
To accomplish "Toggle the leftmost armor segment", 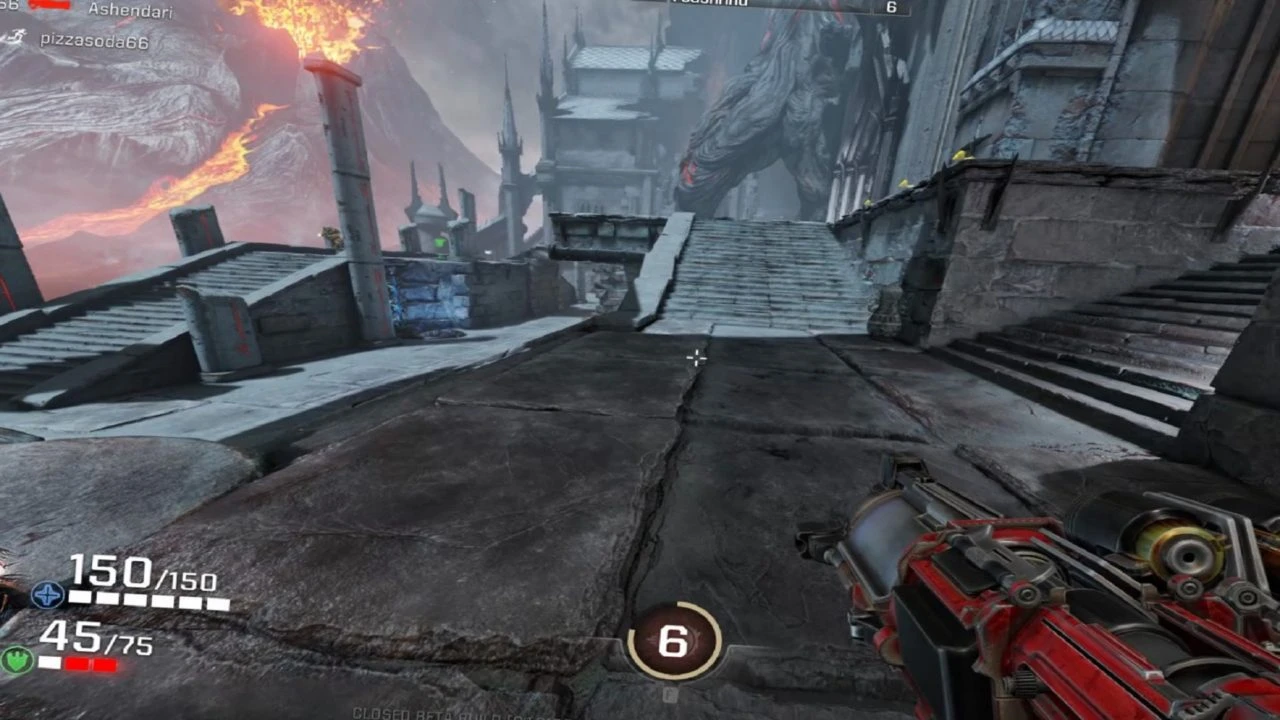I will click(50, 662).
